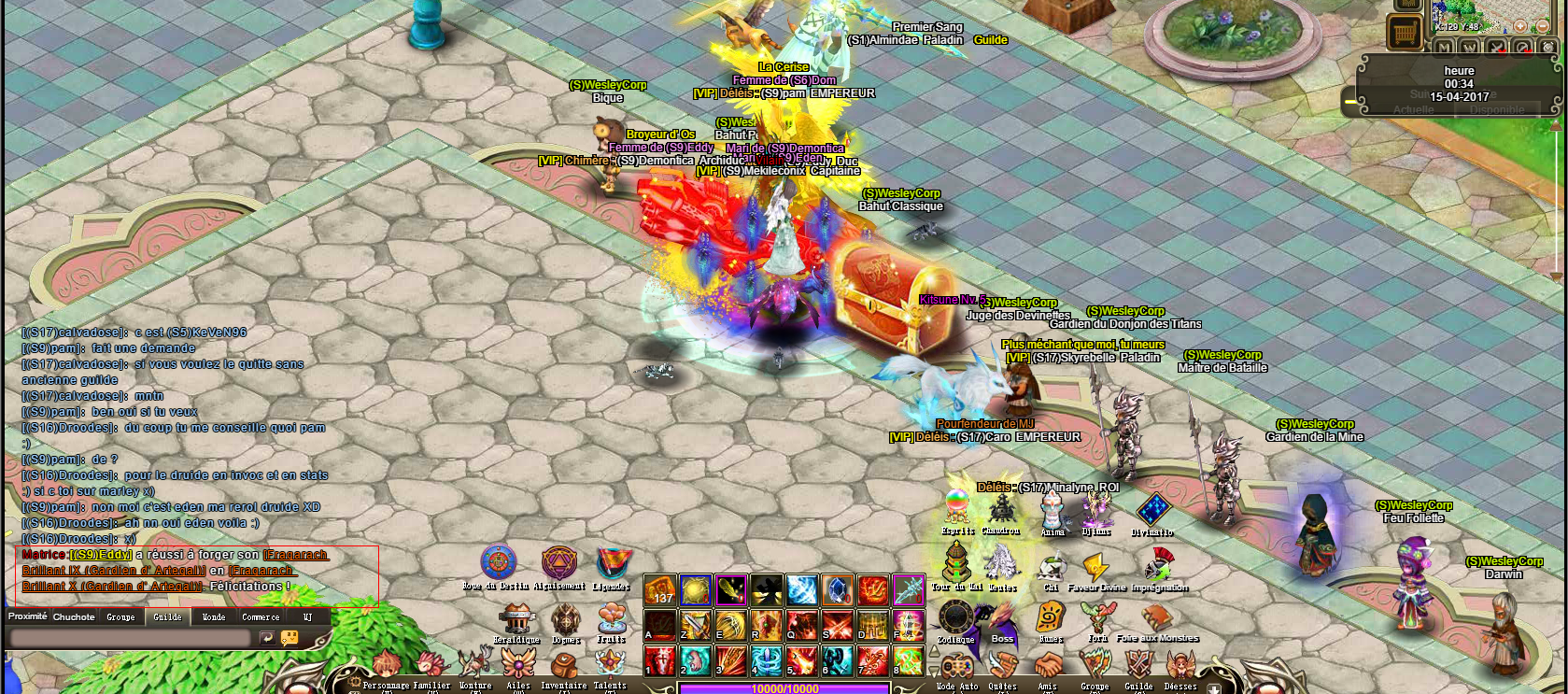1568x694 pixels.
Task: Open the Roue du Destin wheel
Action: [x=499, y=563]
